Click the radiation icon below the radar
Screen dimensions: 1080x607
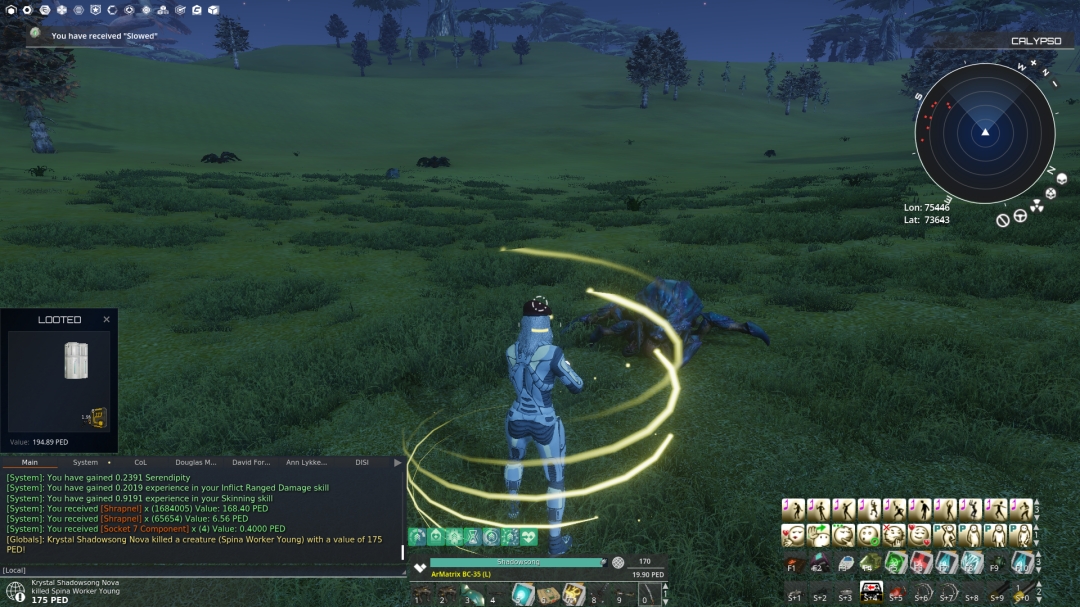tap(1037, 206)
